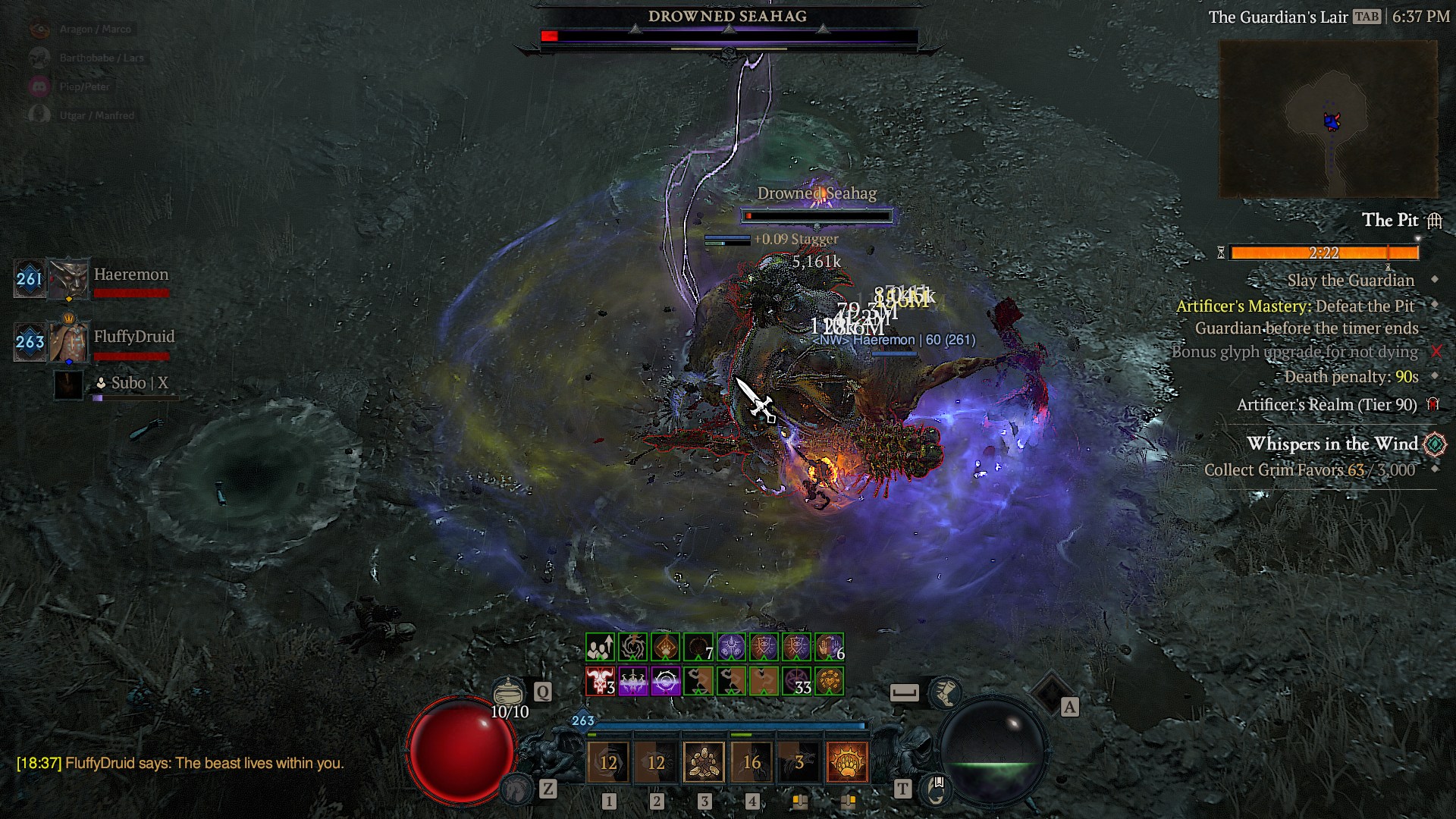Inspect the two hands buff with 6 stacks
Screen dimensions: 1456x819
pyautogui.click(x=829, y=648)
